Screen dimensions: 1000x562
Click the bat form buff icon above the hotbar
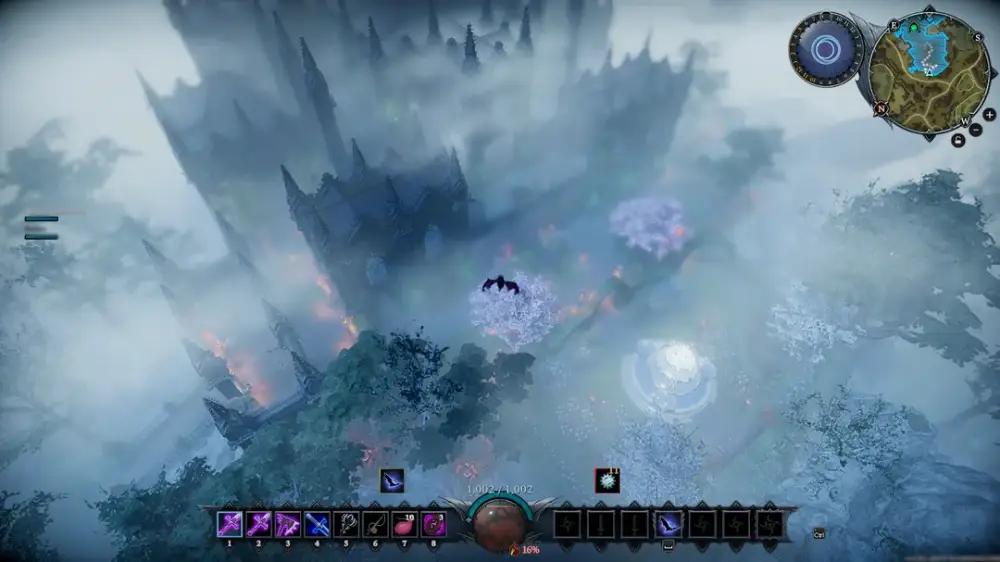(x=392, y=481)
